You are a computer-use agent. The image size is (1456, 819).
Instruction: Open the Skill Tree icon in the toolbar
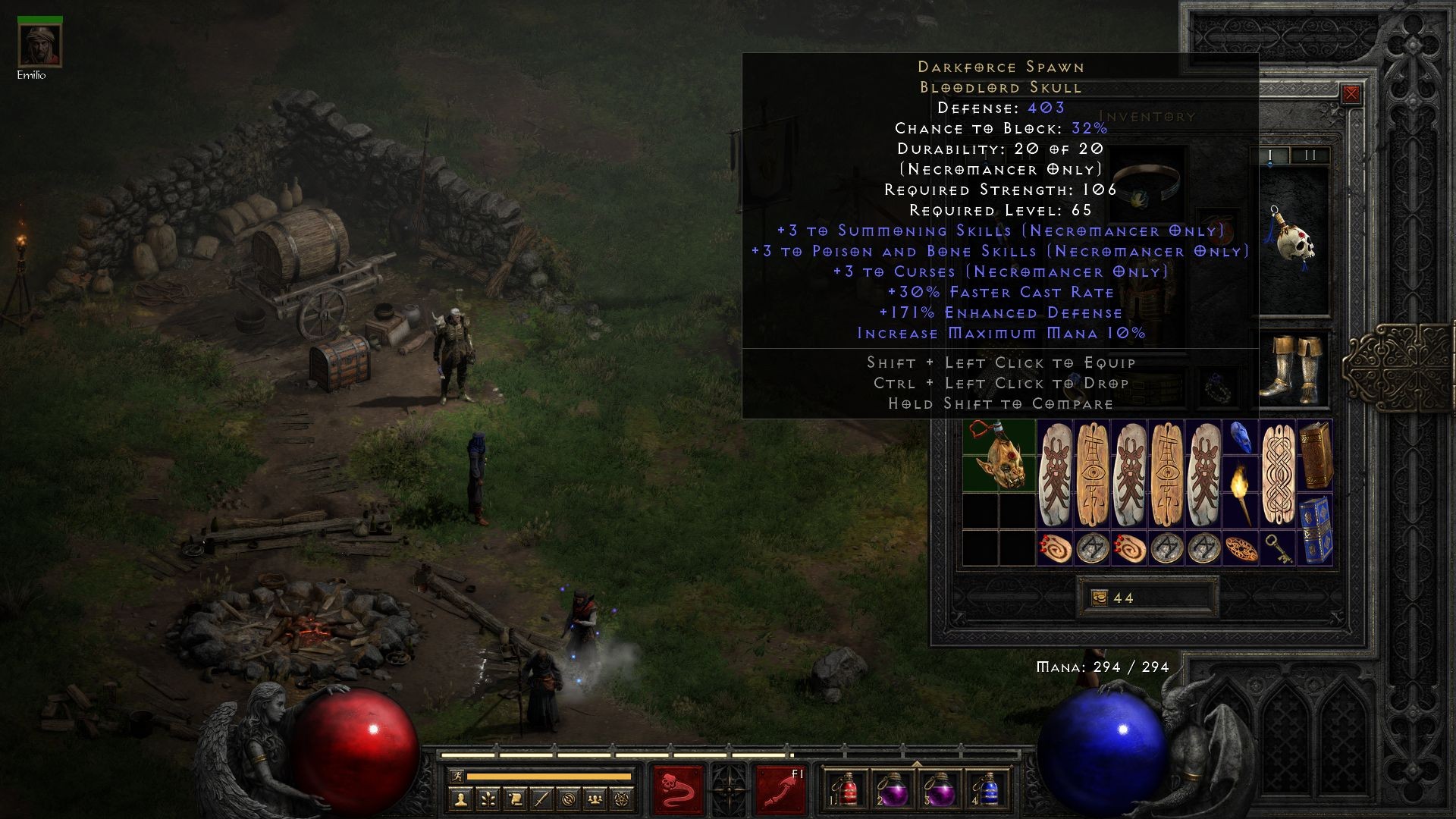(488, 801)
